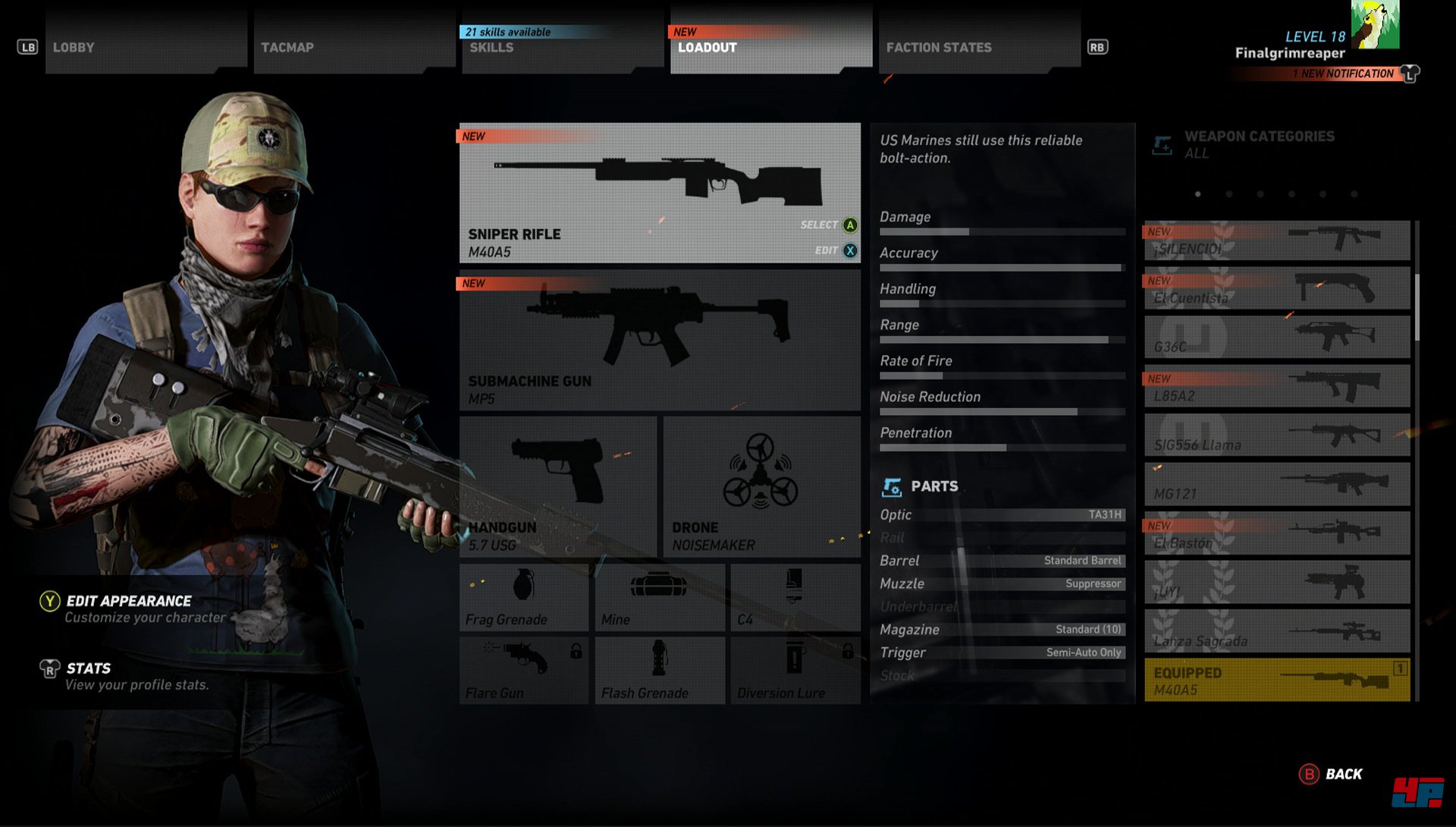1456x827 pixels.
Task: Switch to the Lobby tab
Action: coord(144,47)
